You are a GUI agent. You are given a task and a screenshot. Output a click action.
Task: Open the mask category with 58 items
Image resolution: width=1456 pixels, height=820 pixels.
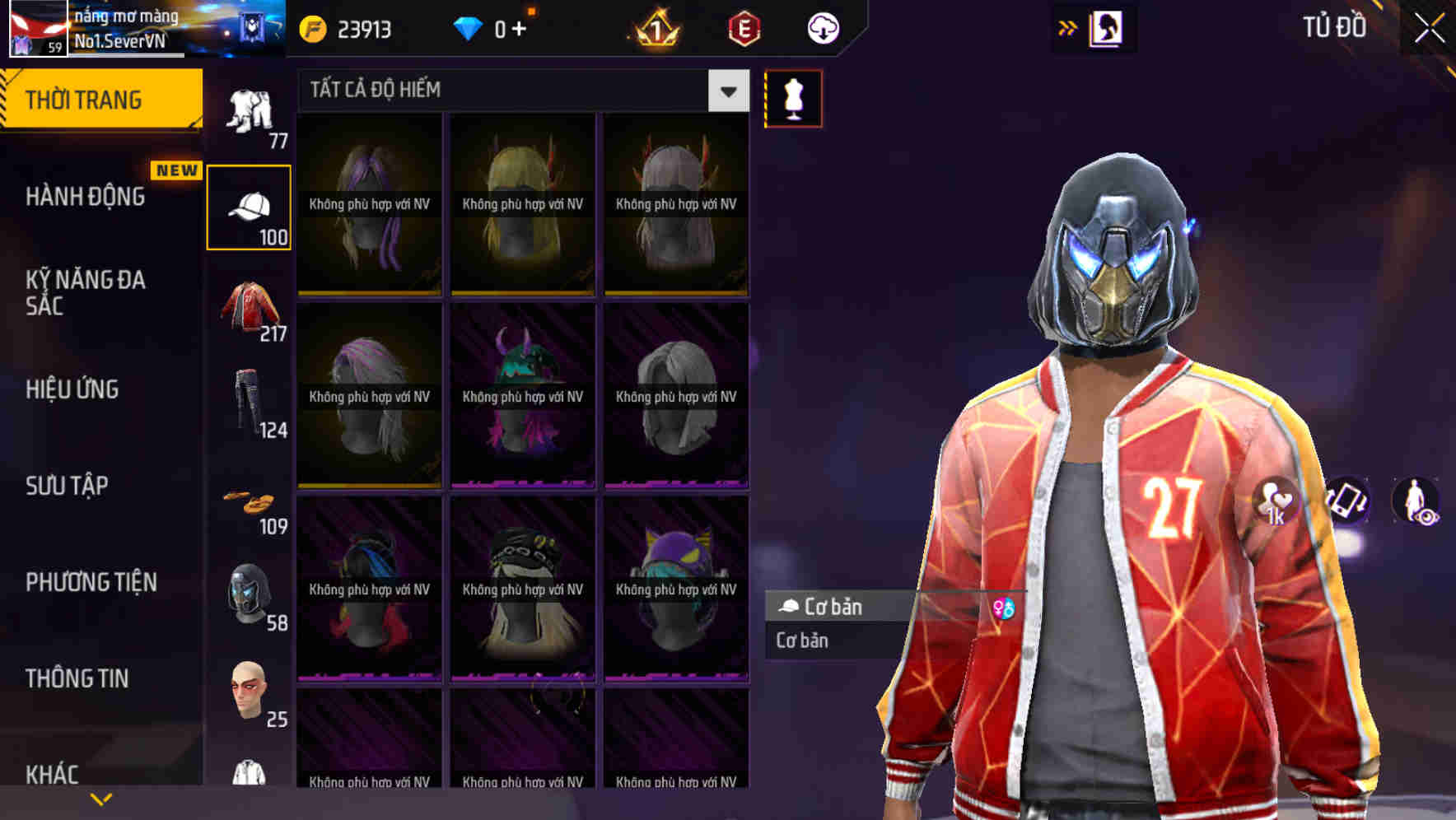coord(250,591)
